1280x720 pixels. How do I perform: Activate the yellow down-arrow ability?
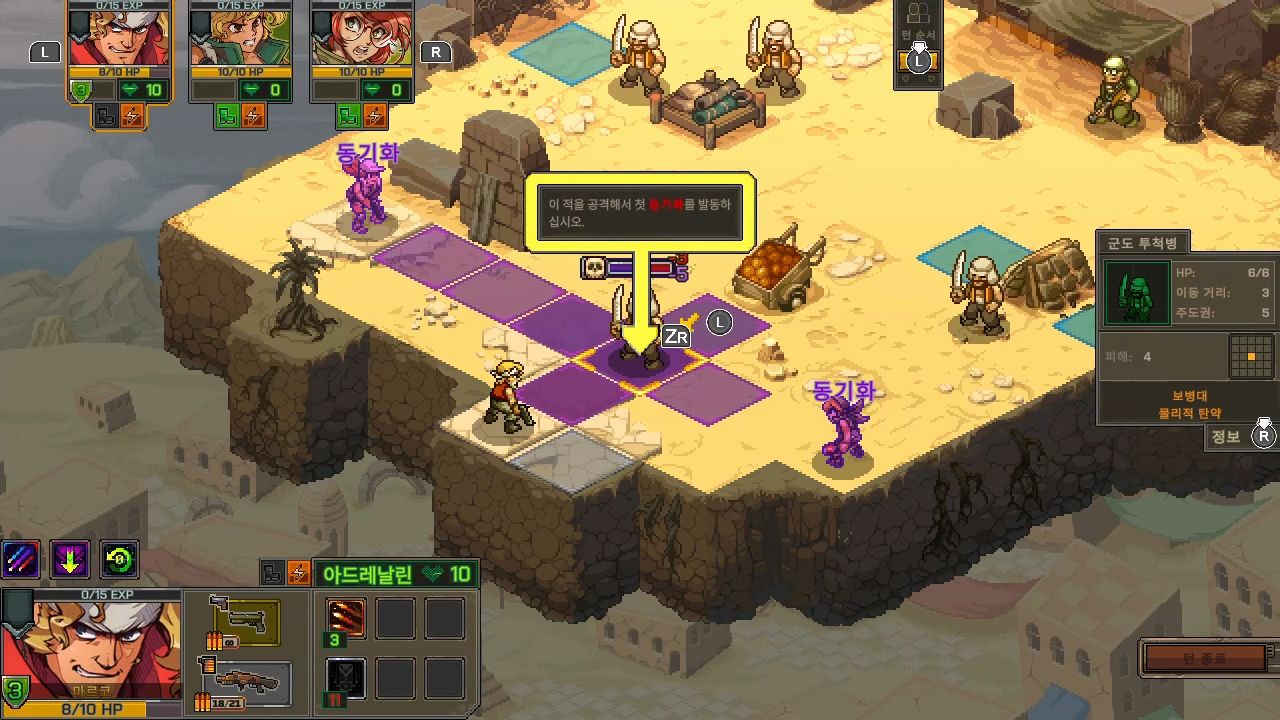[70, 560]
